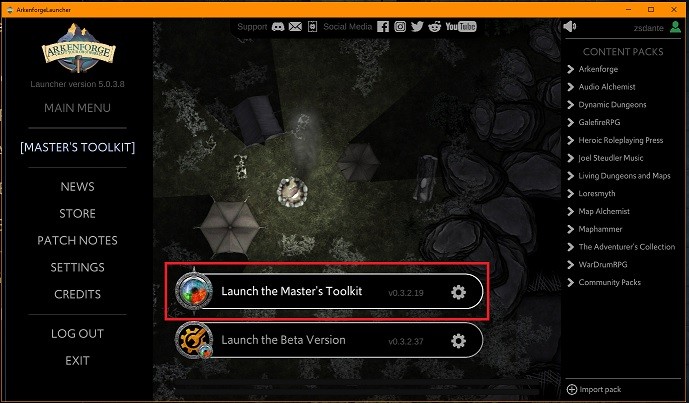
Task: Expand the Audio Alchemist content pack
Action: click(614, 87)
